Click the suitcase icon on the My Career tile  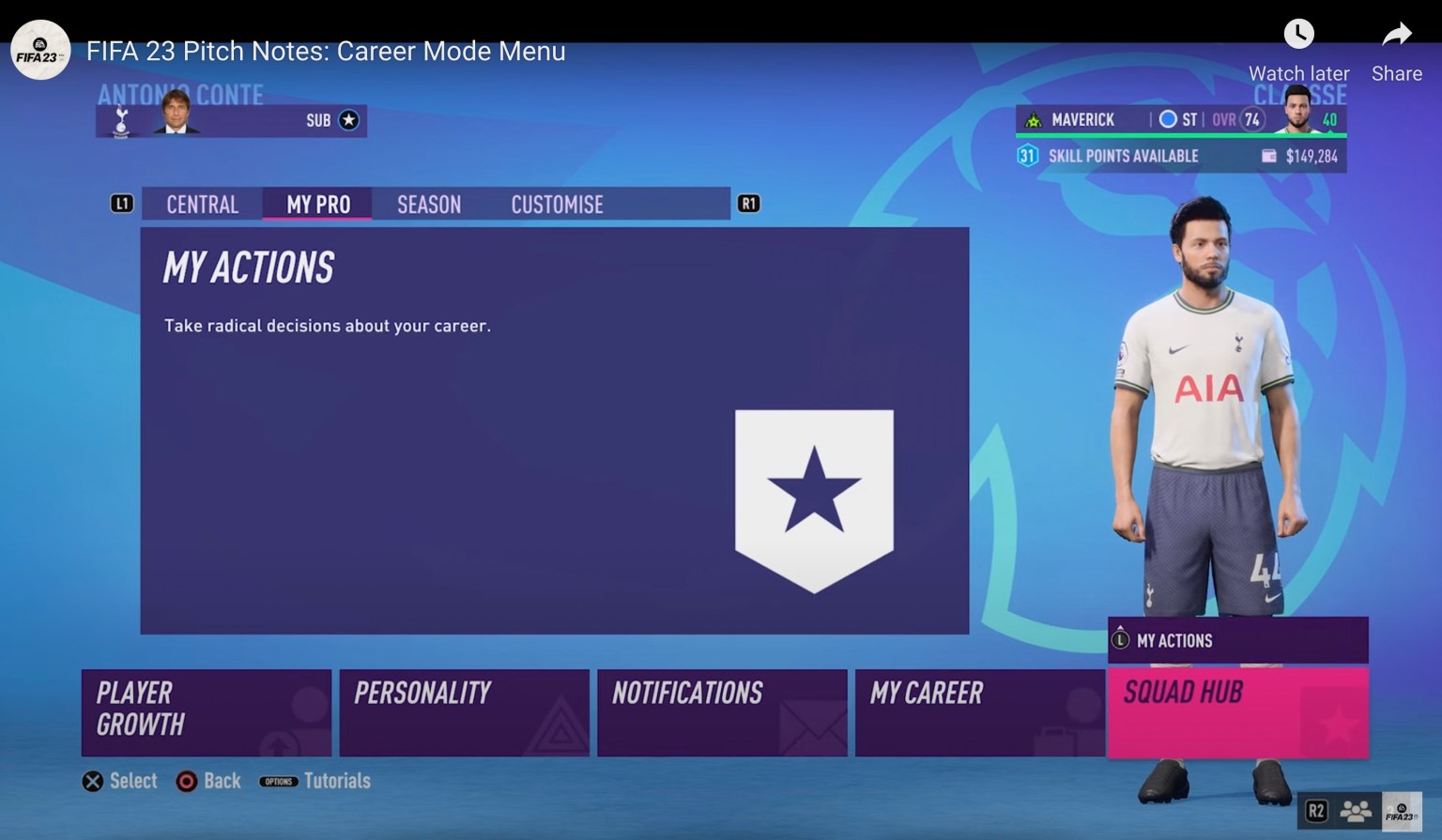click(x=1052, y=739)
